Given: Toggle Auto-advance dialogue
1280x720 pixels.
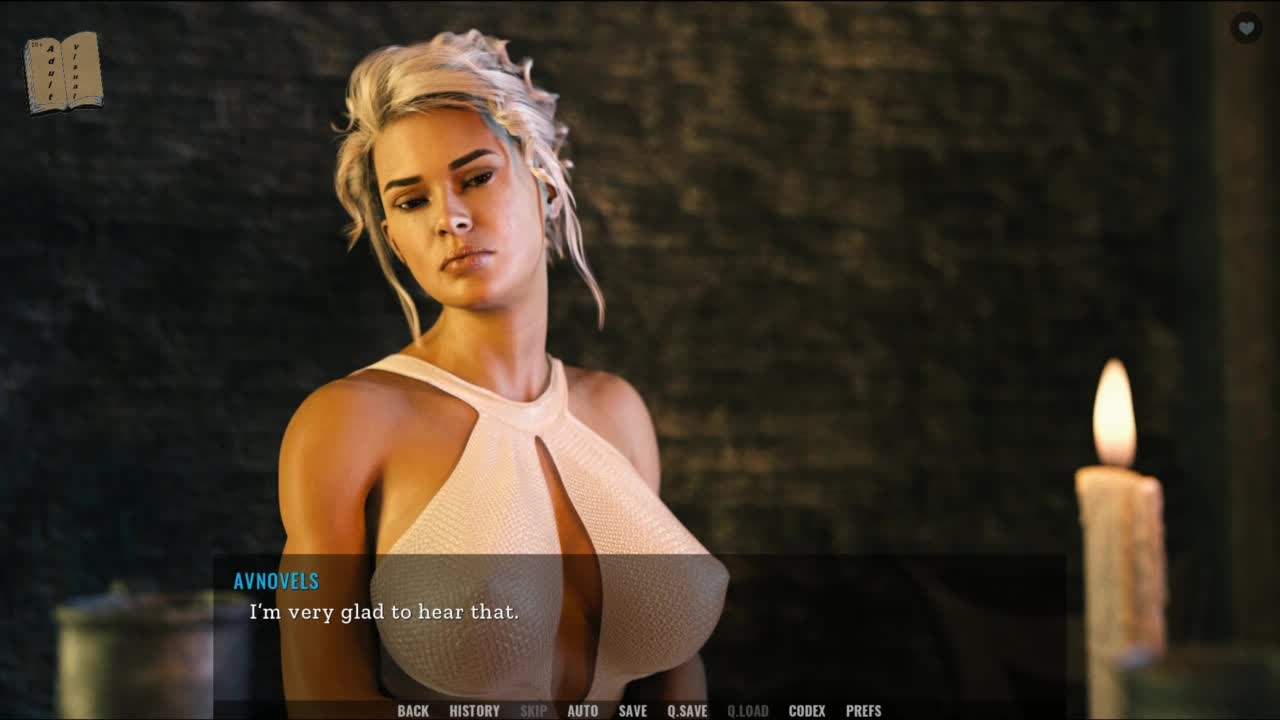Looking at the screenshot, I should (582, 711).
